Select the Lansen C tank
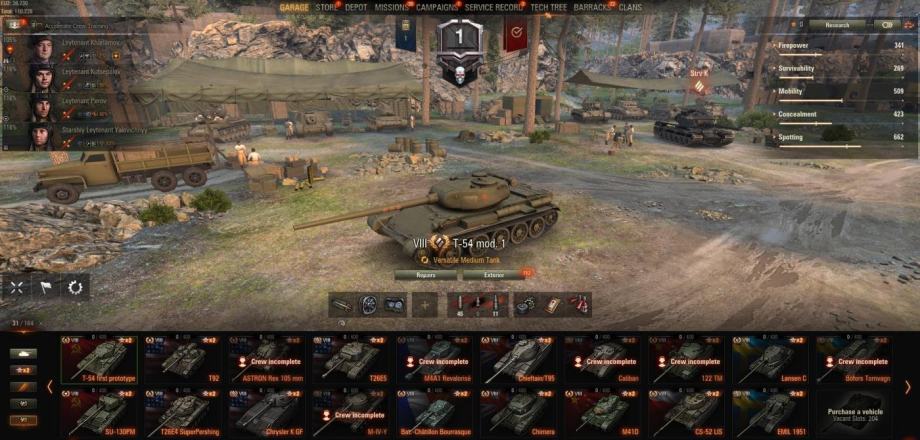This screenshot has width=920, height=440. 773,360
